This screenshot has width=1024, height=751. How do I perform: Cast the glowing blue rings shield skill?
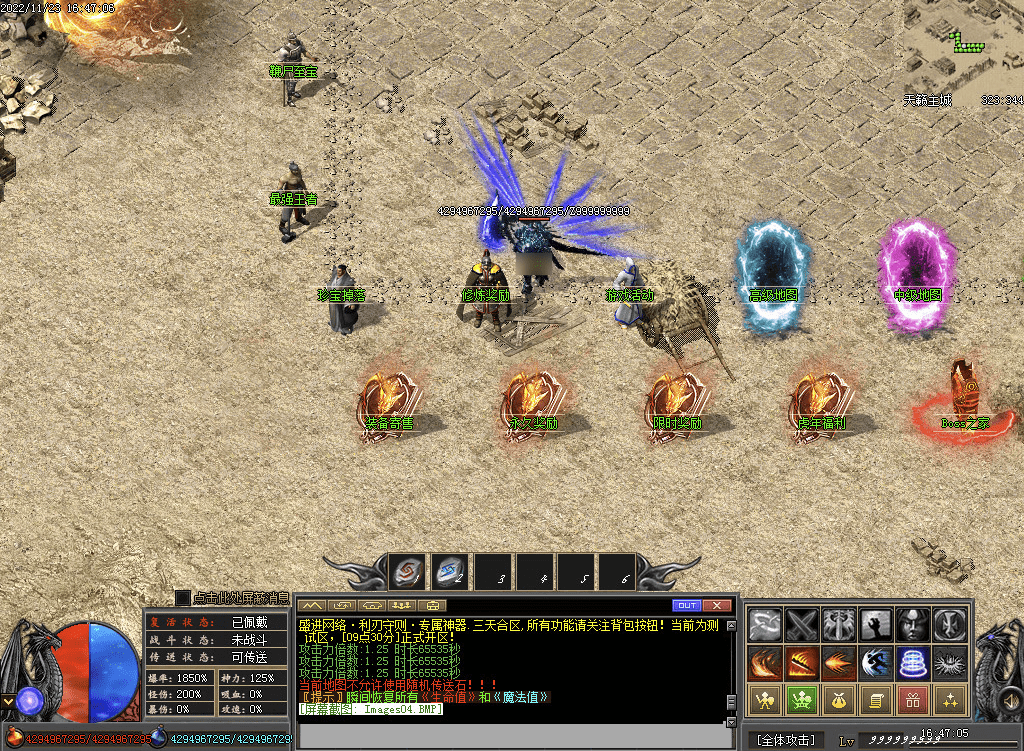[x=912, y=662]
